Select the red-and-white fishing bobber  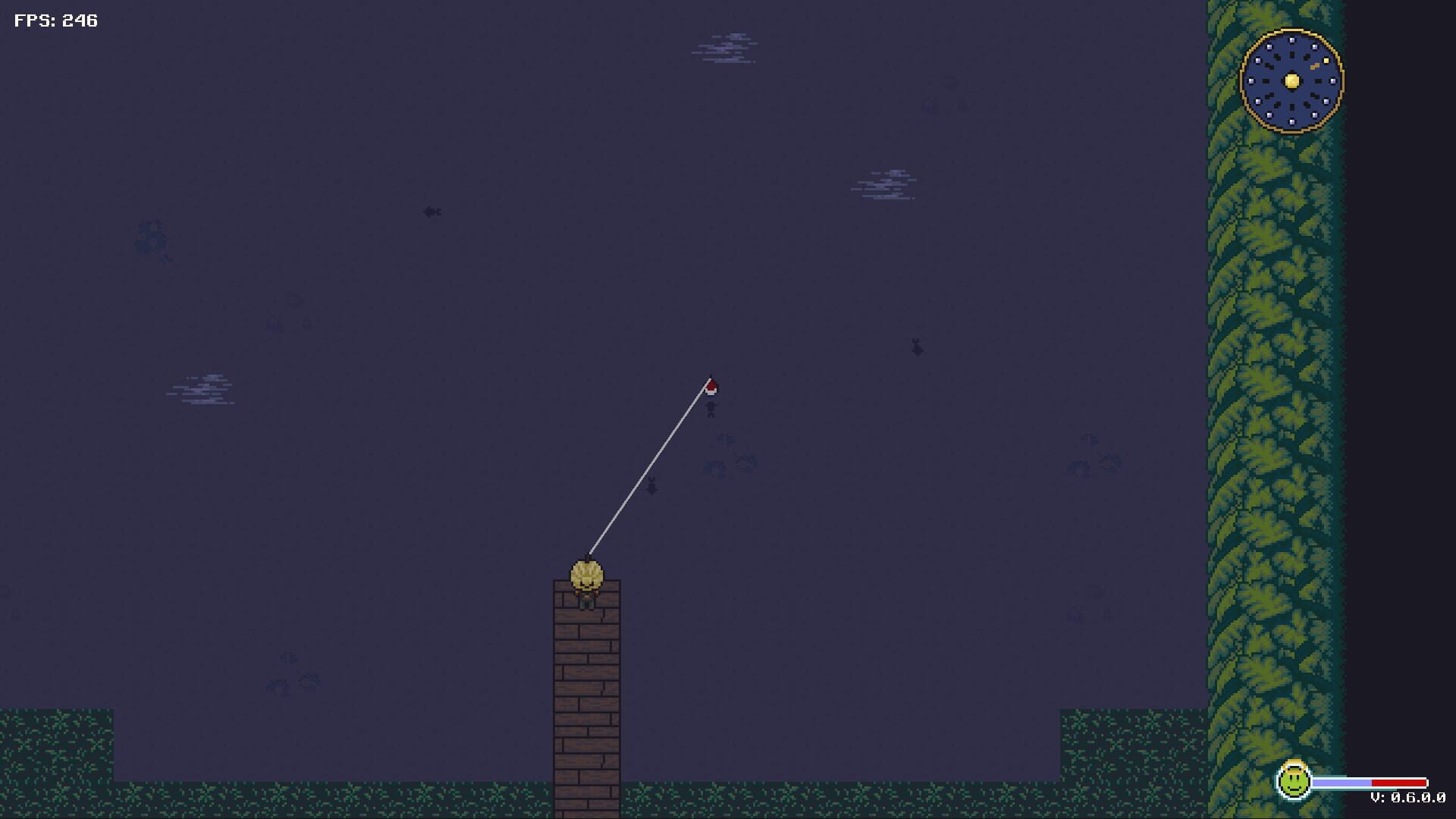[x=711, y=387]
